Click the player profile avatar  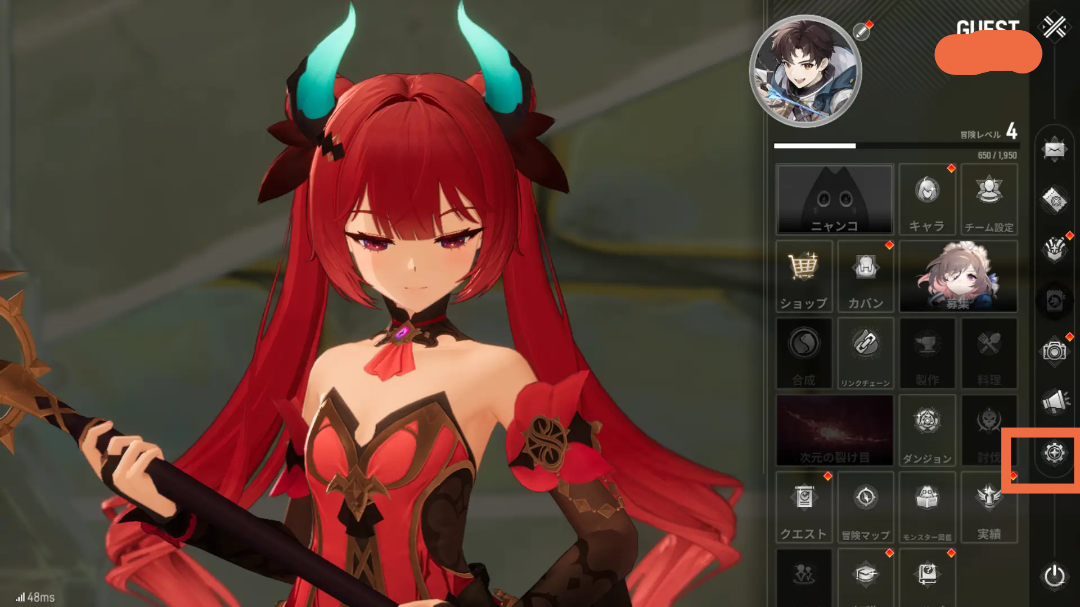point(805,71)
